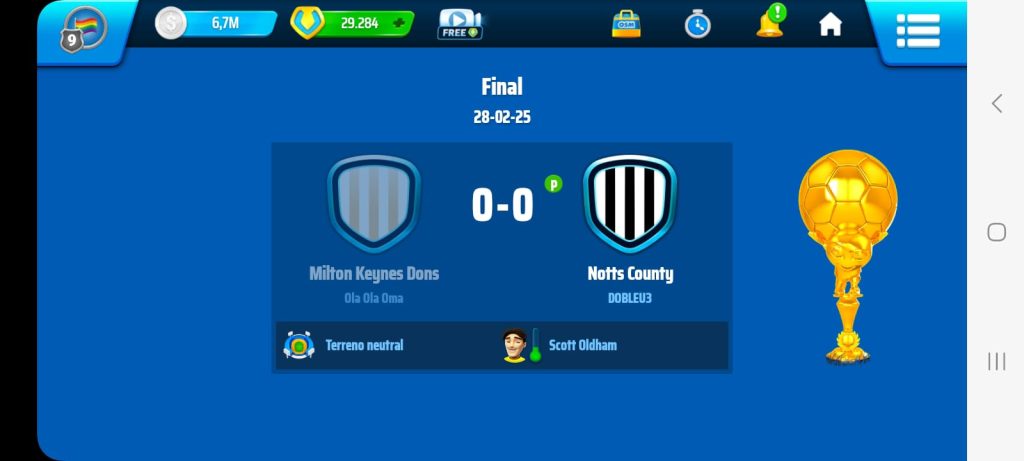Screen dimensions: 1024x461
Task: Select the Notts County crest
Action: point(630,203)
